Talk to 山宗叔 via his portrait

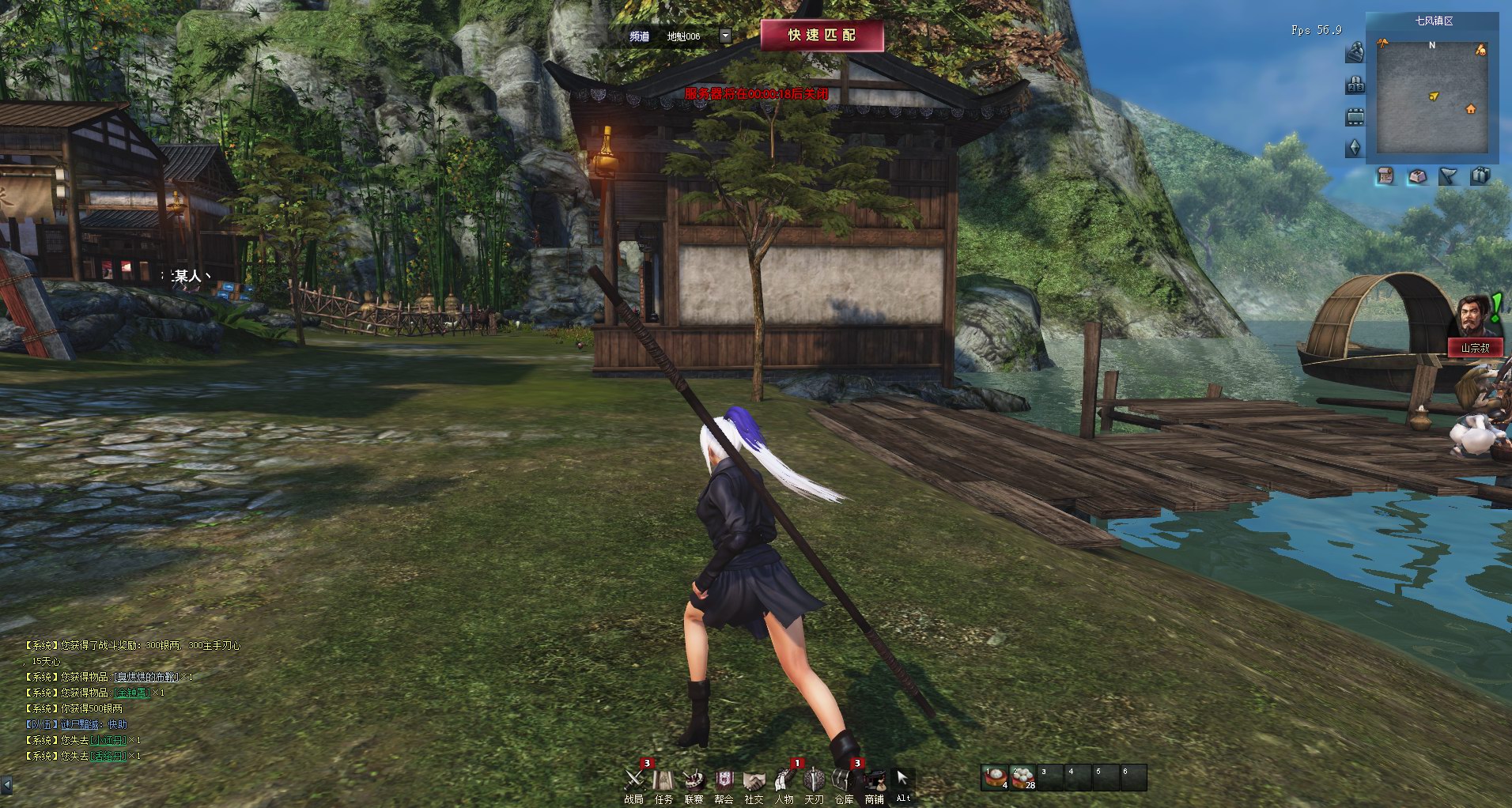click(x=1472, y=316)
